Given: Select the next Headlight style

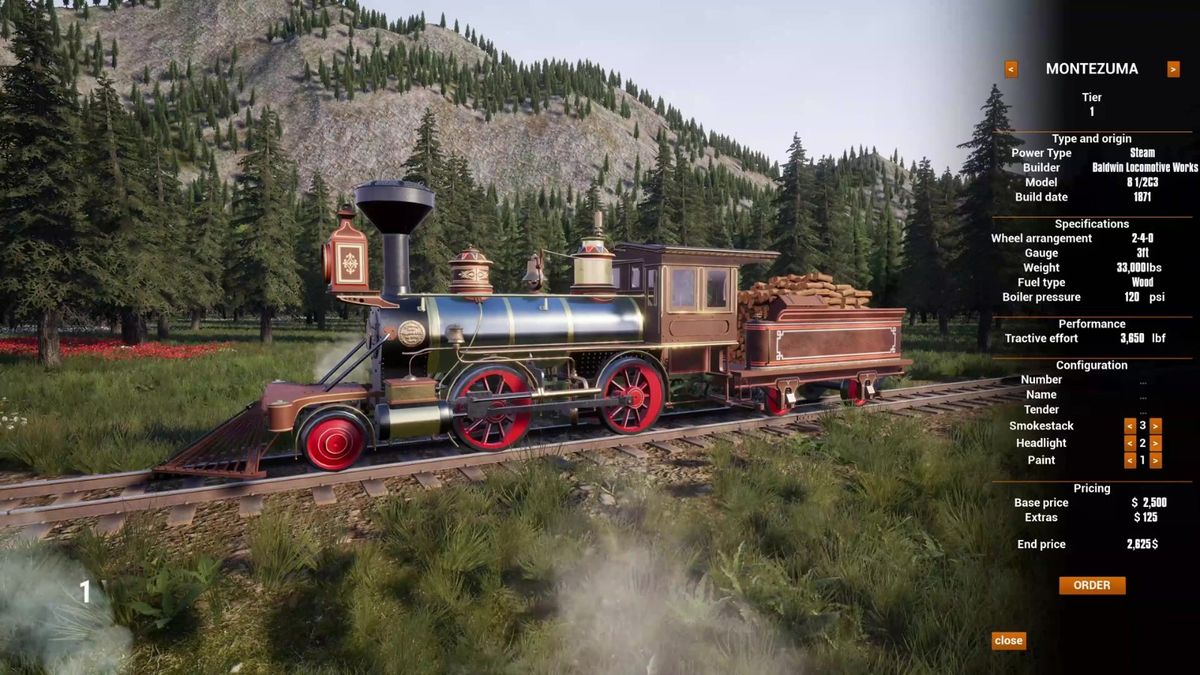Looking at the screenshot, I should click(x=1155, y=443).
